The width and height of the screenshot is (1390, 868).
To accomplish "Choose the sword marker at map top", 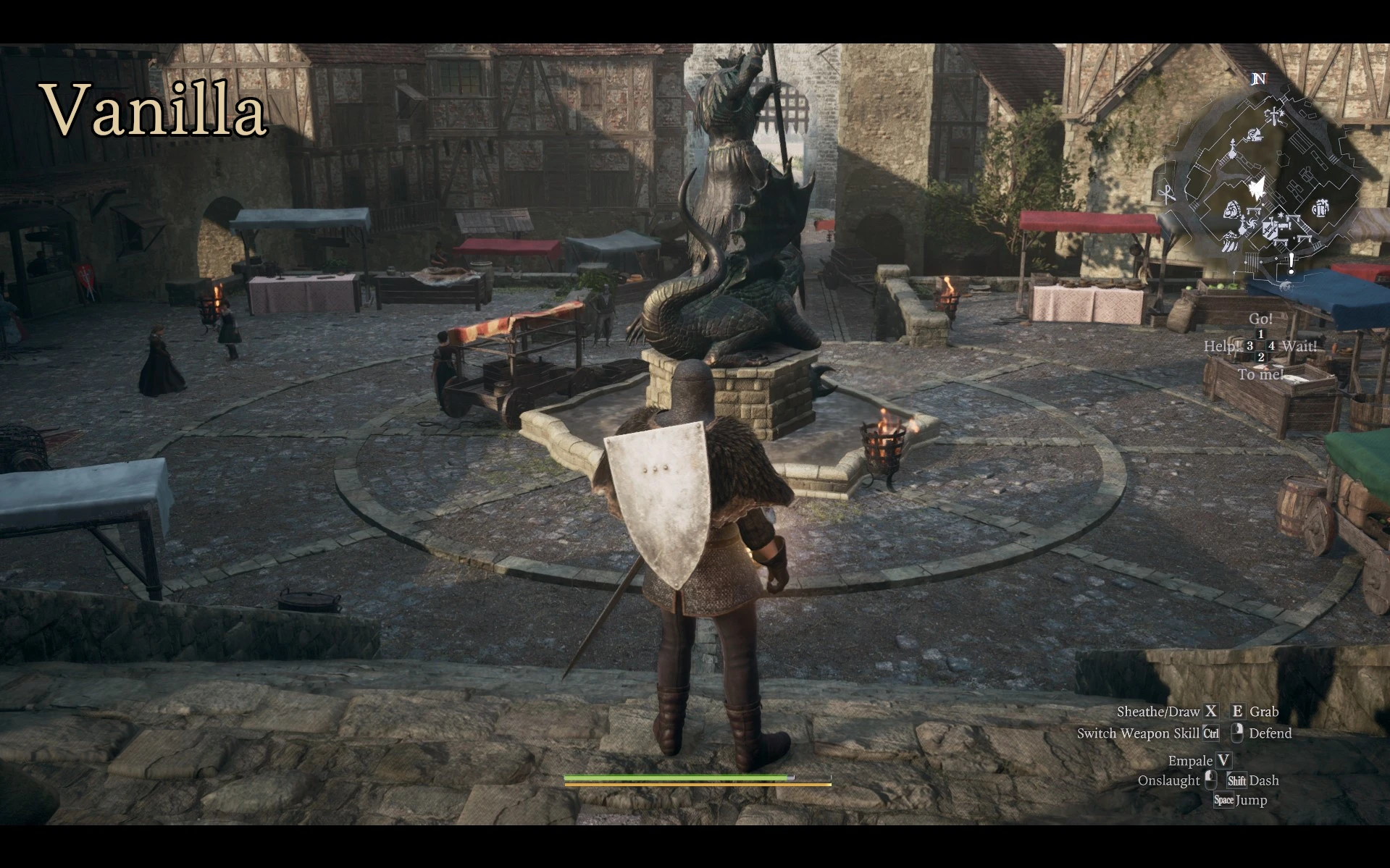I will click(1273, 115).
